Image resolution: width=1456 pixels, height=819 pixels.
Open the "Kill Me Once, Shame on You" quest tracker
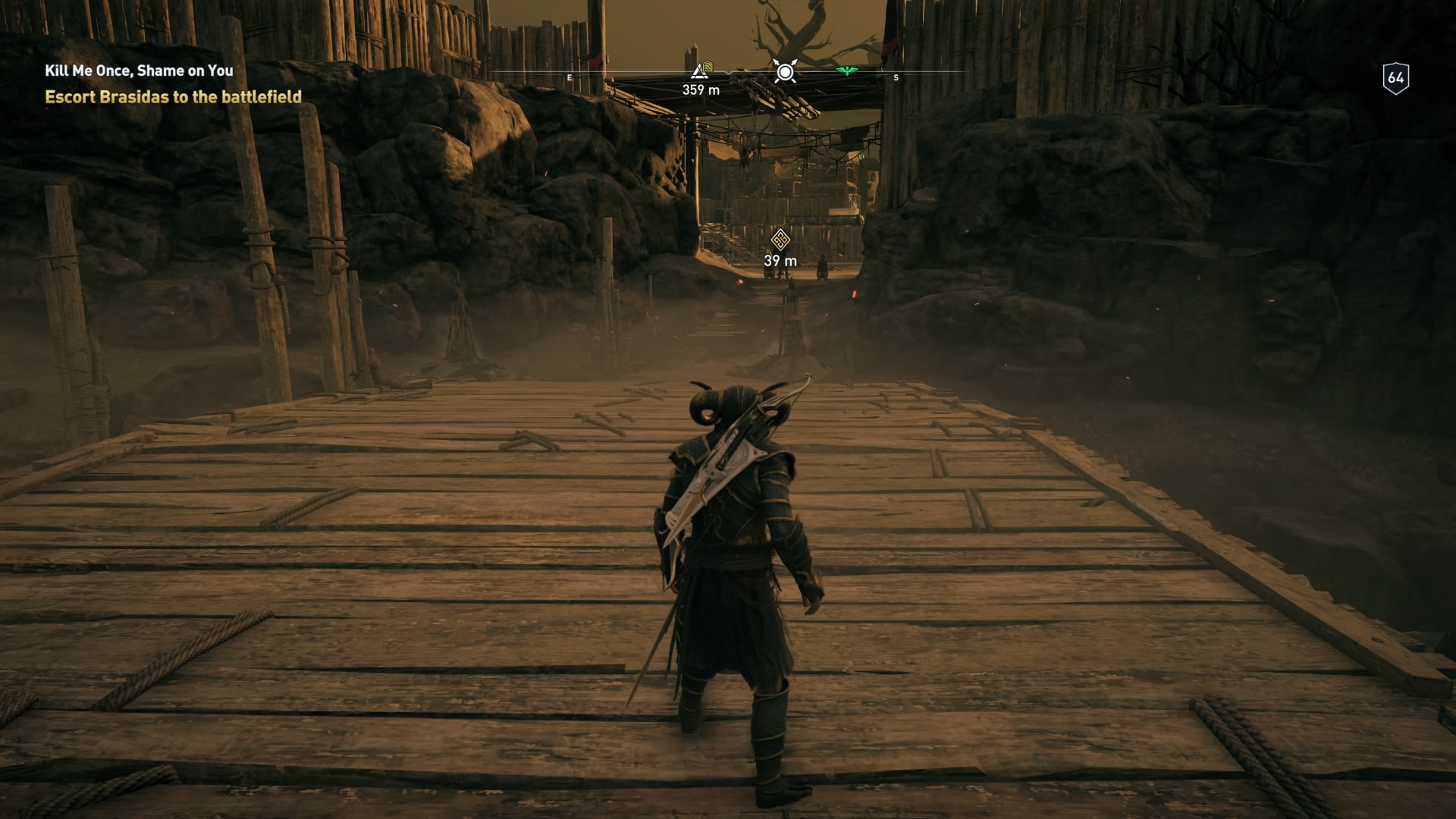(x=139, y=71)
